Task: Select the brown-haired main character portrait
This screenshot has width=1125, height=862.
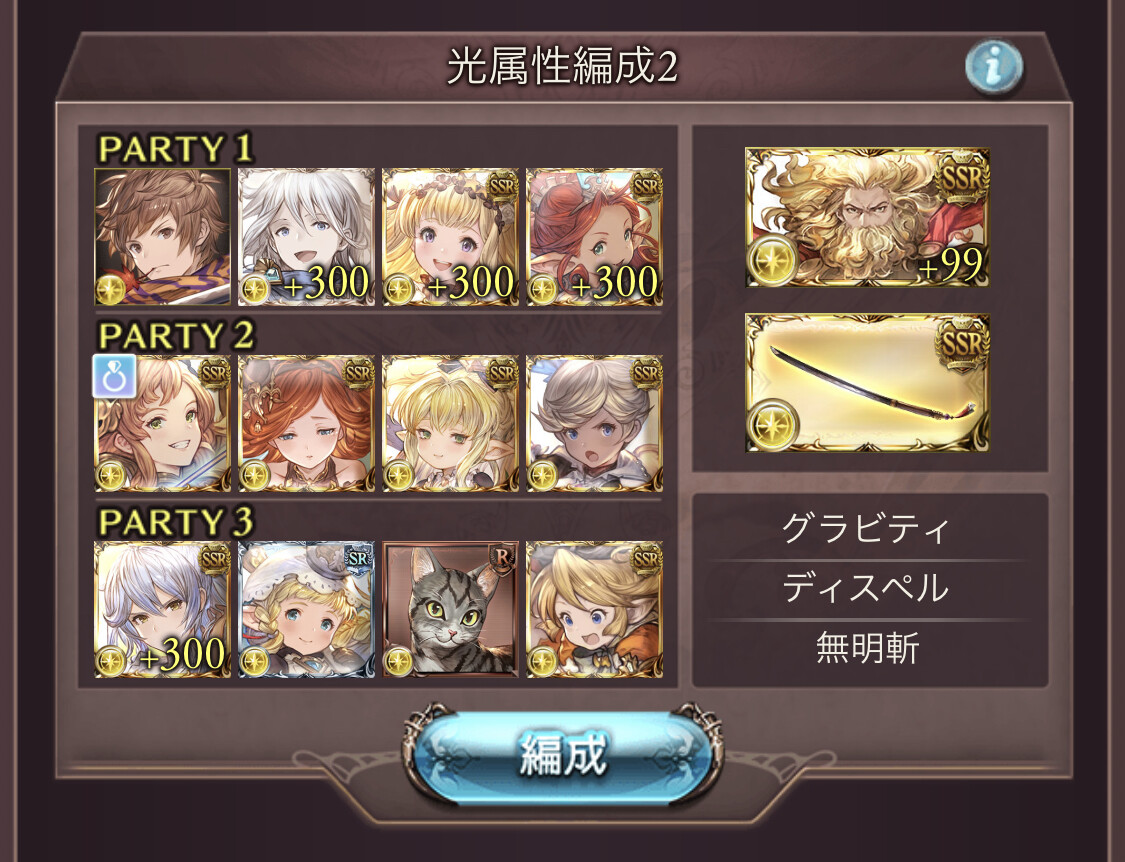Action: tap(163, 237)
